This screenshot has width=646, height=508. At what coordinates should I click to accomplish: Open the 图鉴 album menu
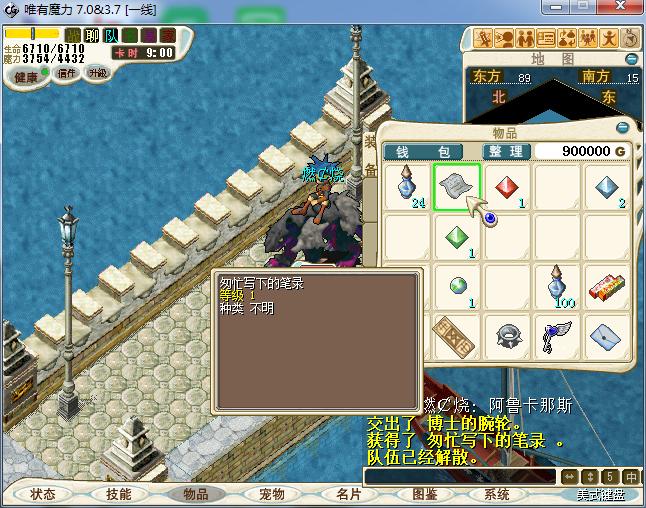(x=423, y=494)
